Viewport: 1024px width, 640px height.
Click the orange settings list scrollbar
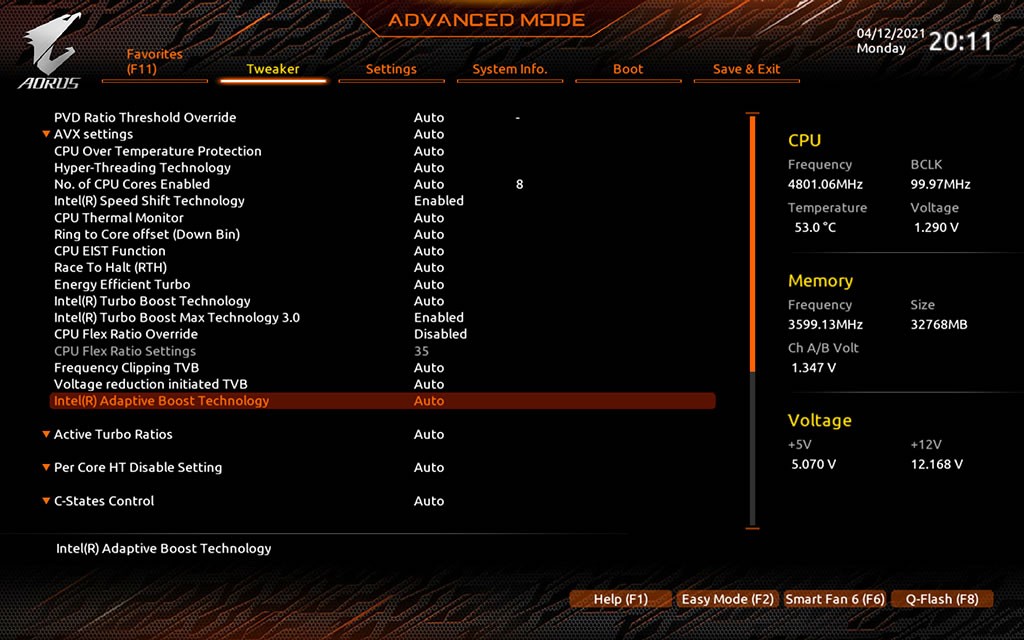pyautogui.click(x=753, y=246)
